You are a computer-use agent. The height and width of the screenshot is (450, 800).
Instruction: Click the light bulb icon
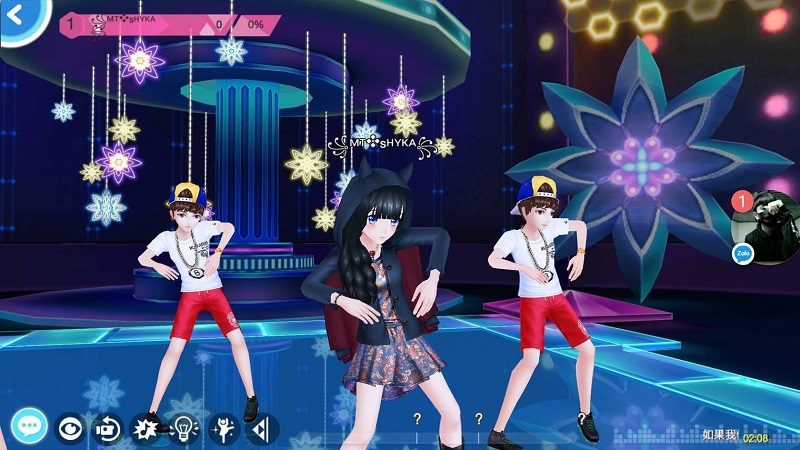pos(185,429)
